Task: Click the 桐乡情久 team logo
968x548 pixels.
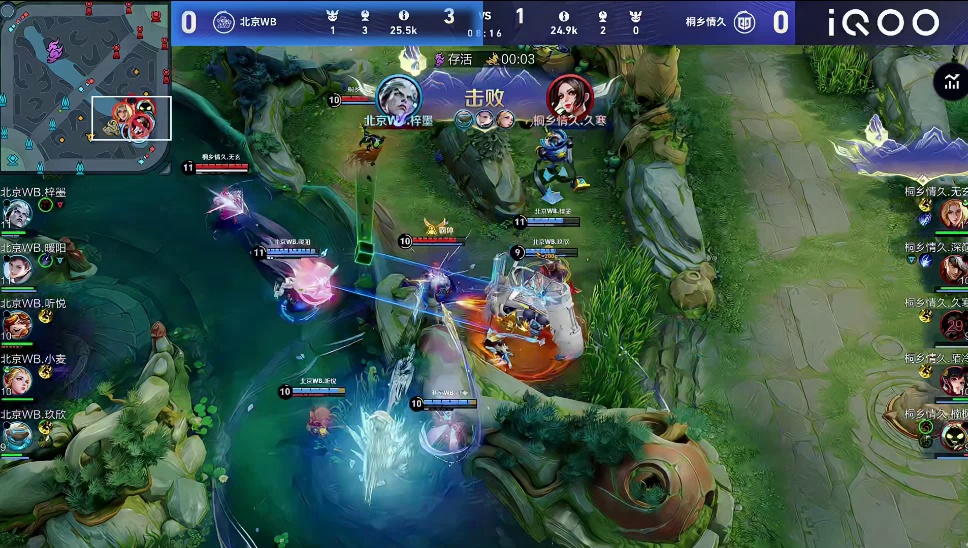Action: (745, 22)
